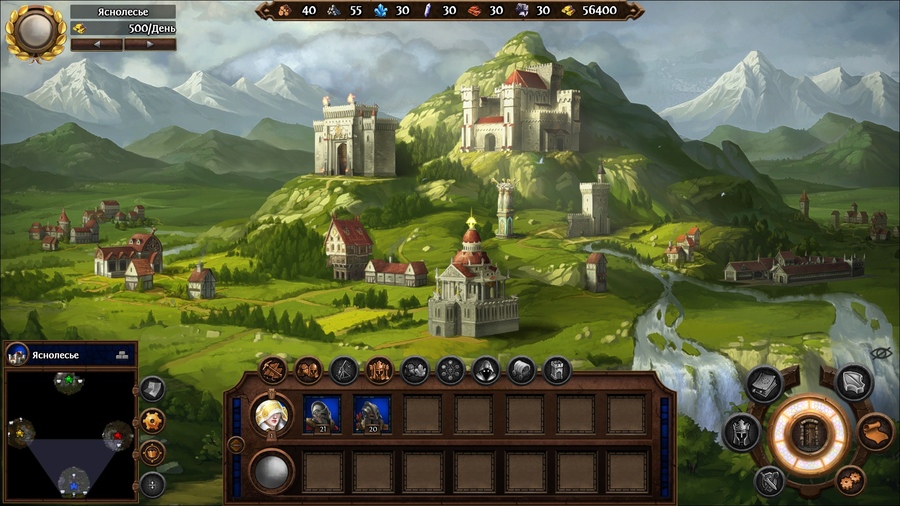Open the crossed hammer build menu
Image resolution: width=900 pixels, height=506 pixels.
tap(272, 370)
